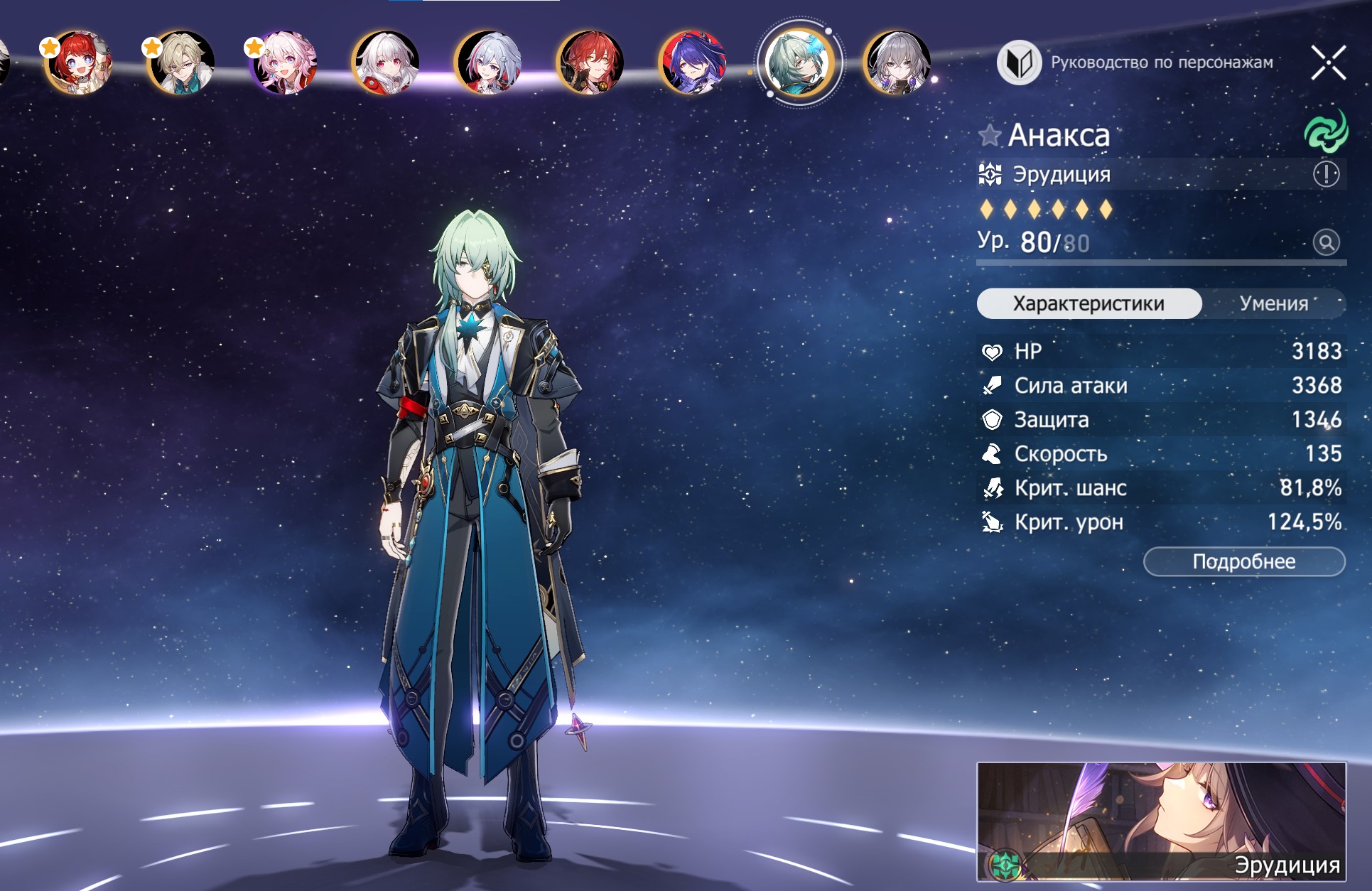The height and width of the screenshot is (891, 1372).
Task: Toggle the favorite star beside Анакса
Action: point(989,135)
